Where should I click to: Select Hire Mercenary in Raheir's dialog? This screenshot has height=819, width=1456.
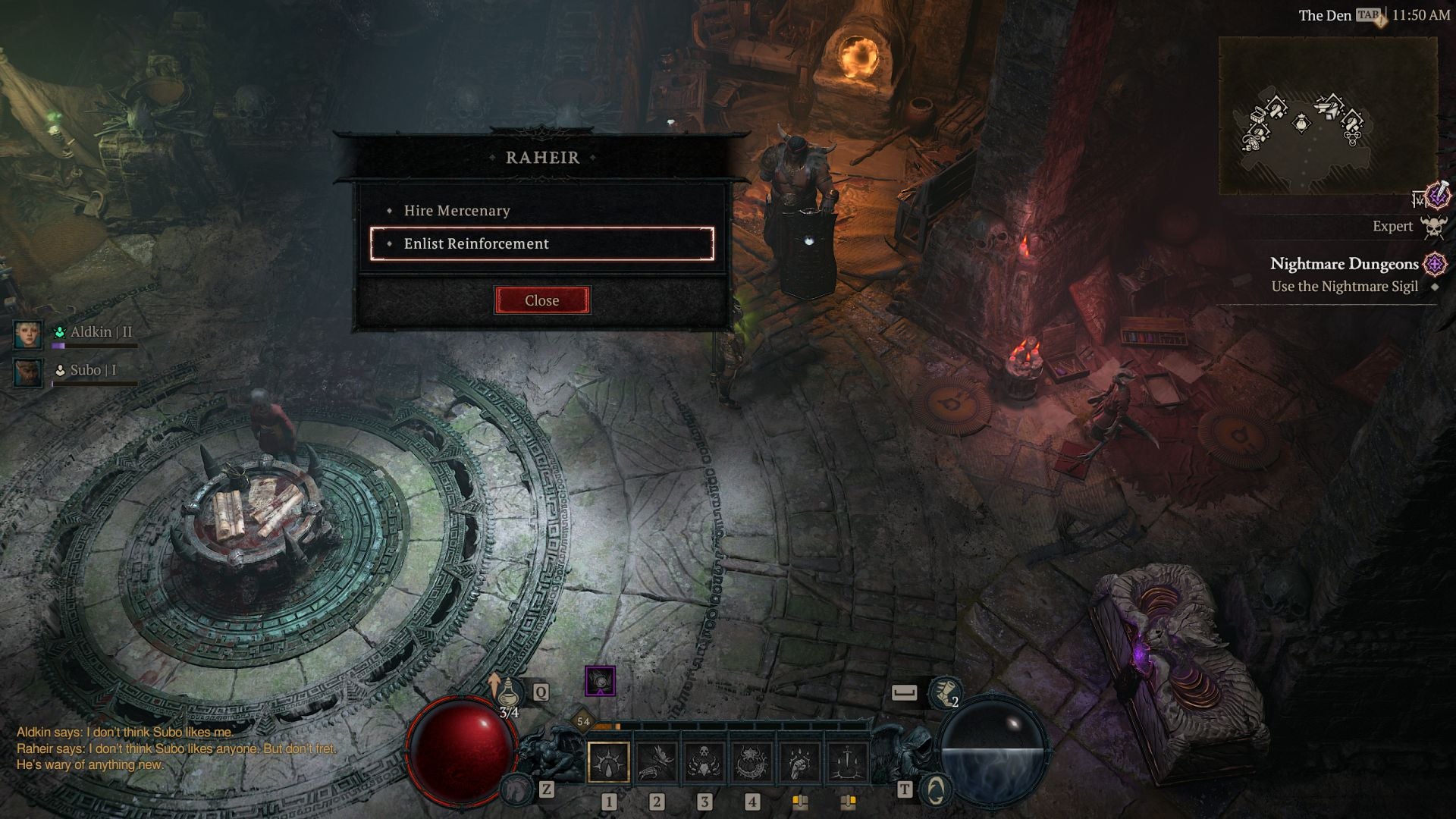click(x=457, y=212)
